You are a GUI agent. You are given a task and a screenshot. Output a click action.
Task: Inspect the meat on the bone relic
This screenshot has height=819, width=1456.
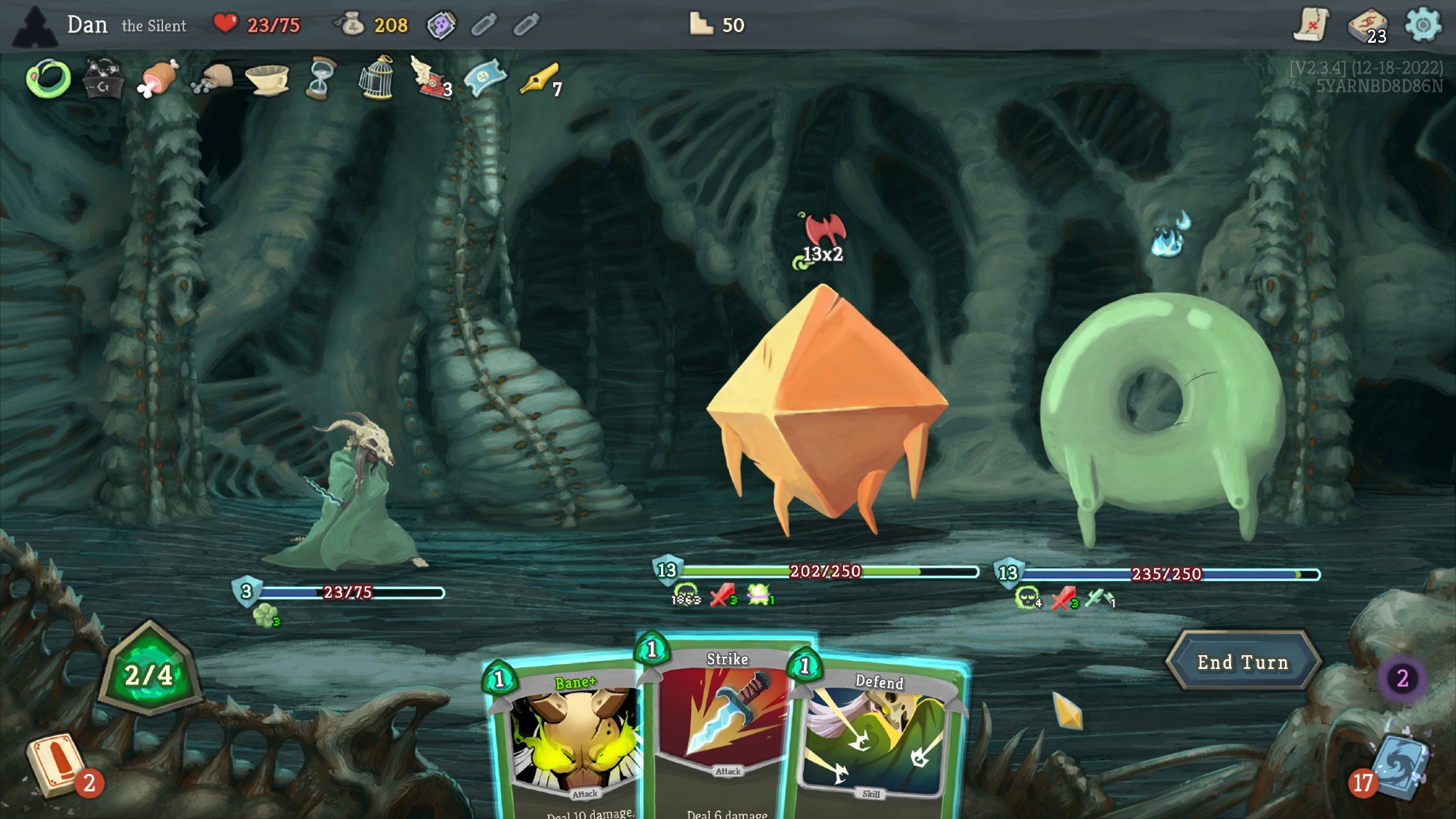pos(157,79)
